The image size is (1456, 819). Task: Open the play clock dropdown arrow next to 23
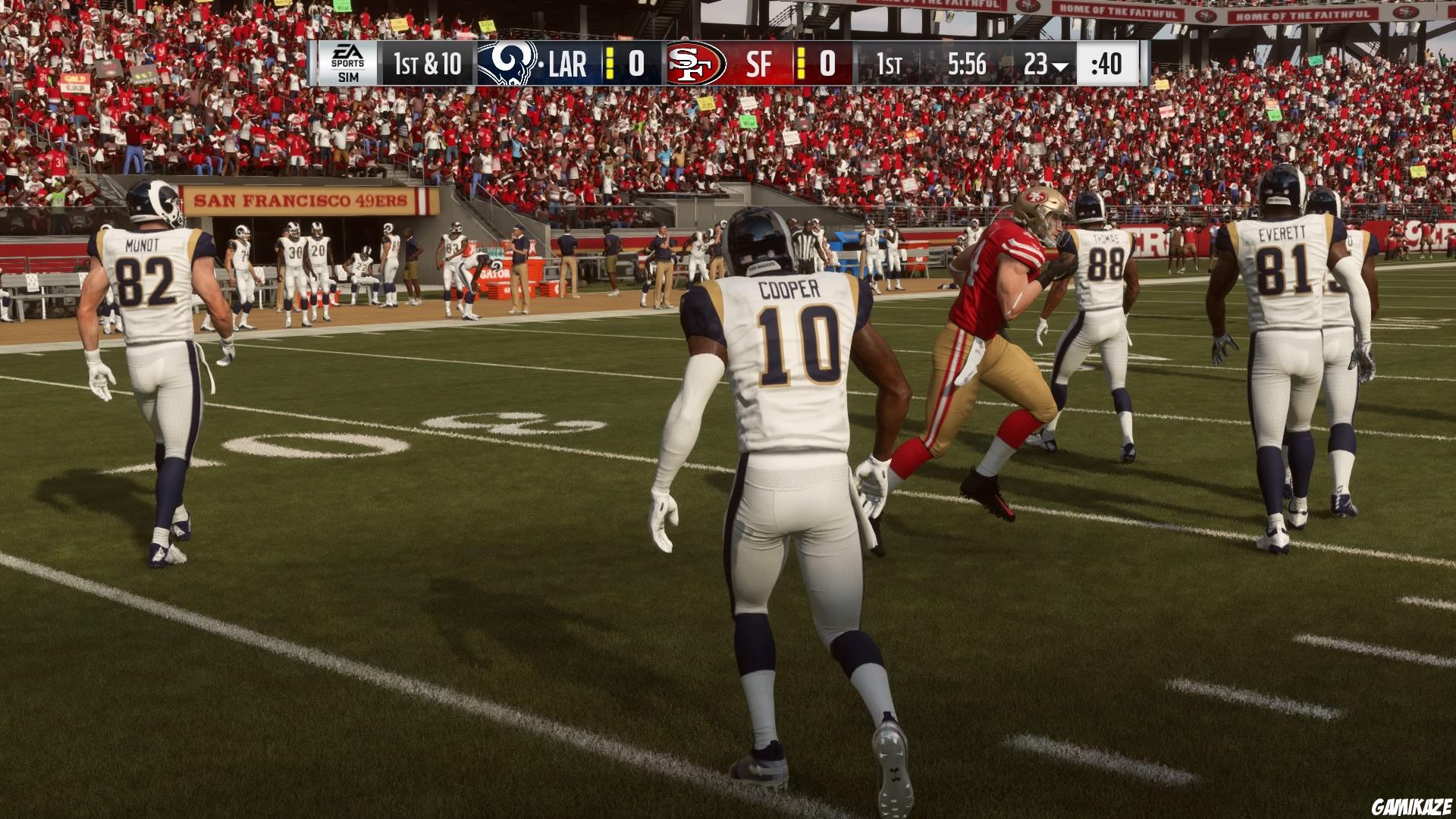click(1062, 65)
